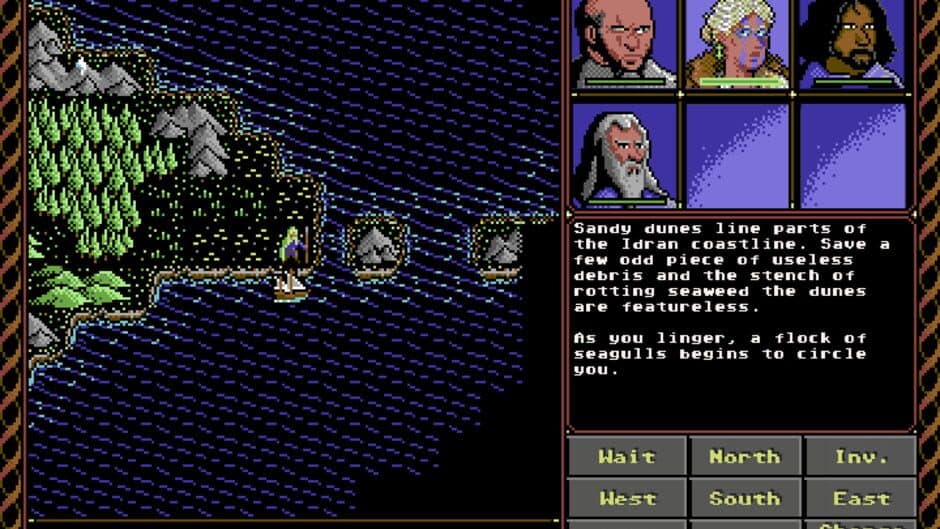The width and height of the screenshot is (940, 529).
Task: Travel East with the command button
Action: pyautogui.click(x=861, y=497)
